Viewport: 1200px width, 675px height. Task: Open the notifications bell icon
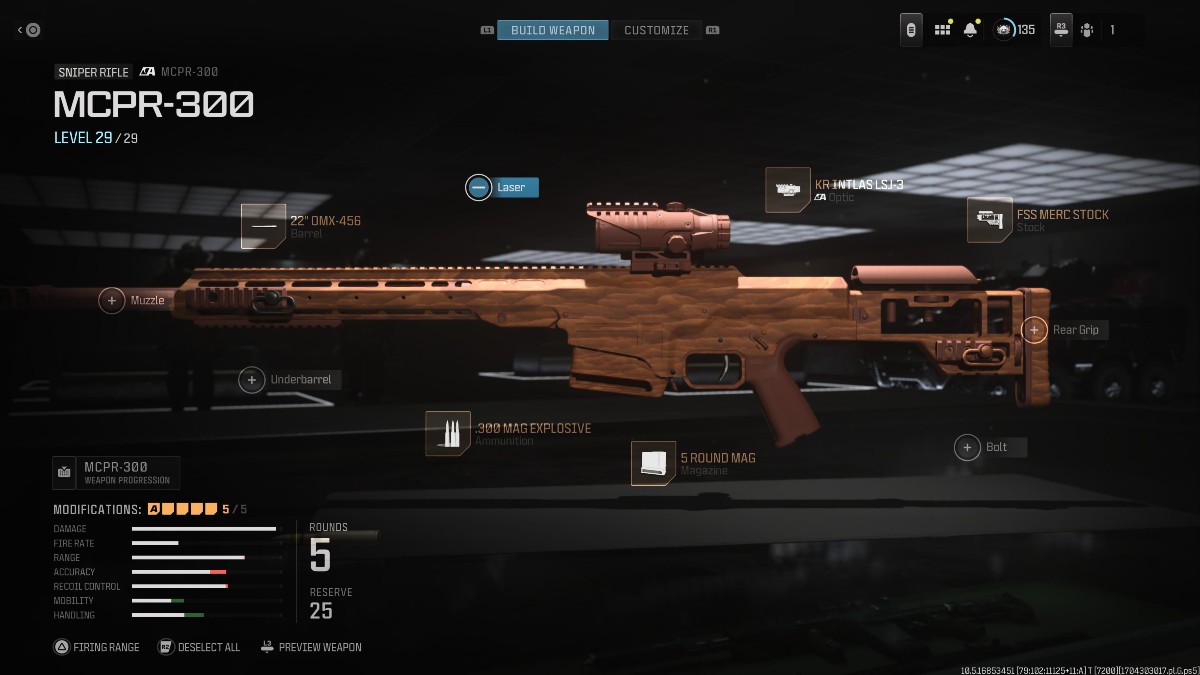pyautogui.click(x=970, y=30)
